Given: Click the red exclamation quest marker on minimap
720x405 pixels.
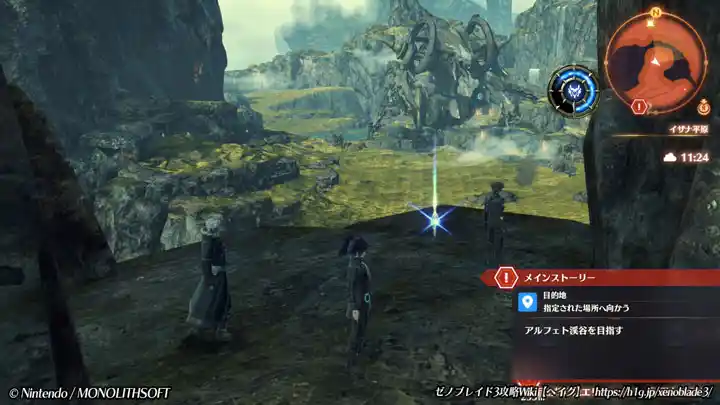Looking at the screenshot, I should pos(639,105).
